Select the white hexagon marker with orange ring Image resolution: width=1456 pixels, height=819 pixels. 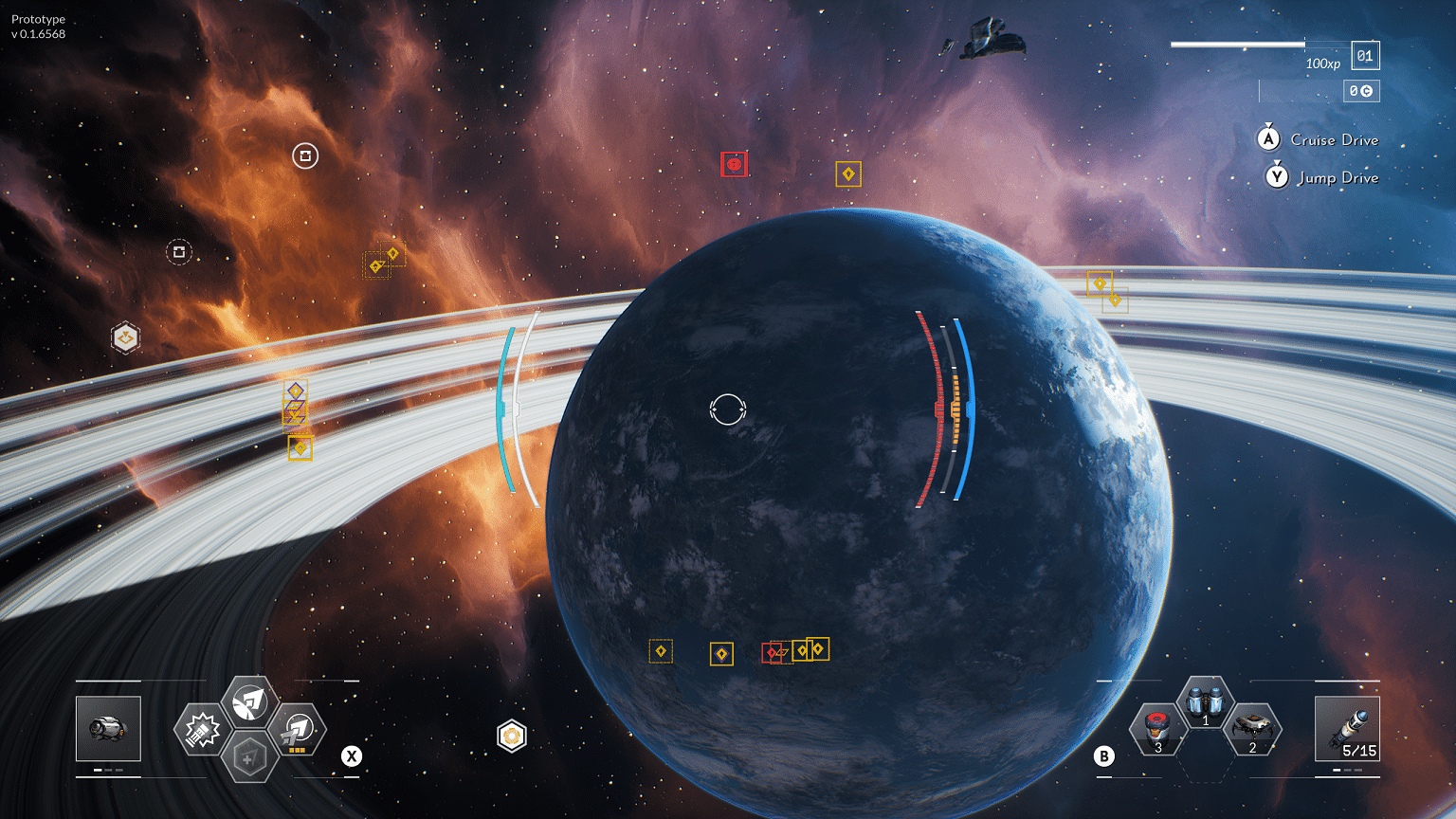tap(512, 736)
